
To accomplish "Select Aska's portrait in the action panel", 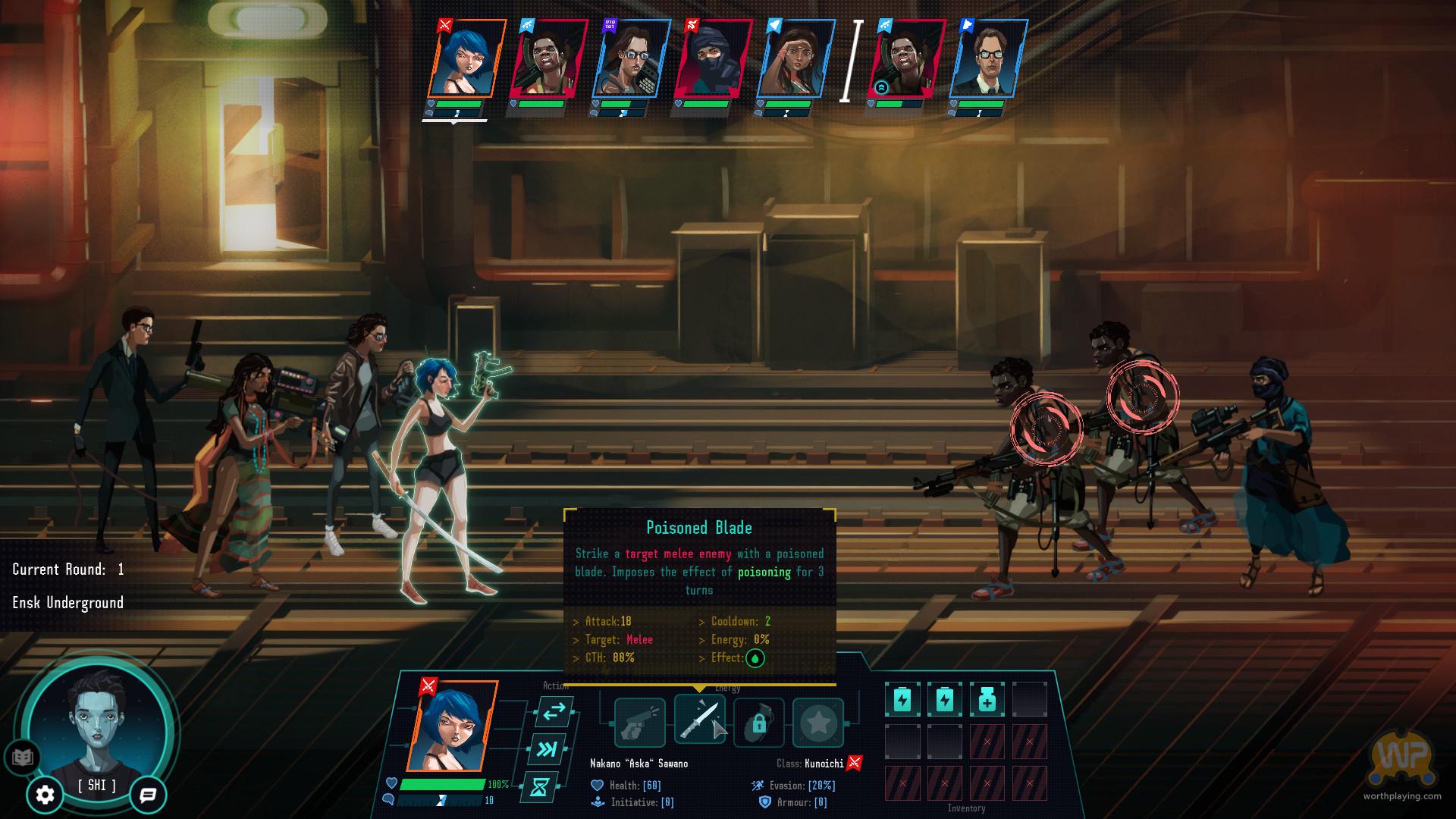I will point(452,726).
